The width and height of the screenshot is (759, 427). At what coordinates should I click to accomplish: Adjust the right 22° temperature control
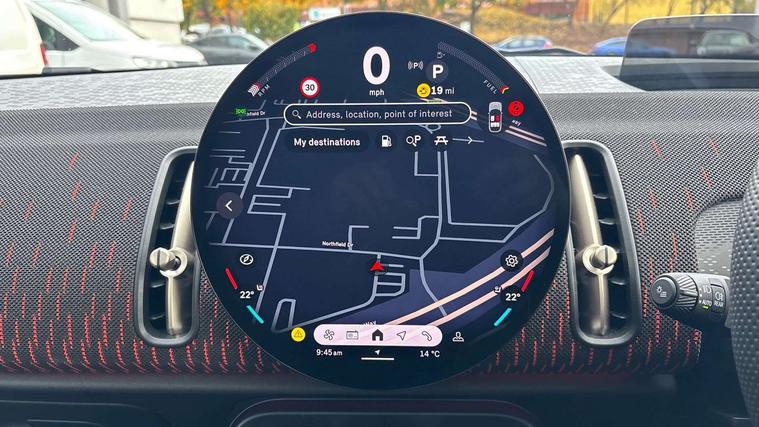point(511,296)
